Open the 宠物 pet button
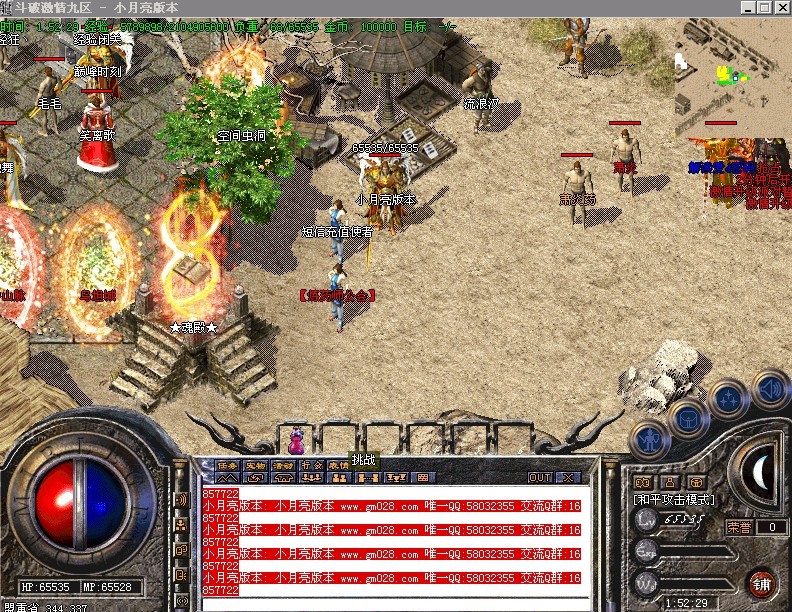The height and width of the screenshot is (612, 792). (x=256, y=465)
